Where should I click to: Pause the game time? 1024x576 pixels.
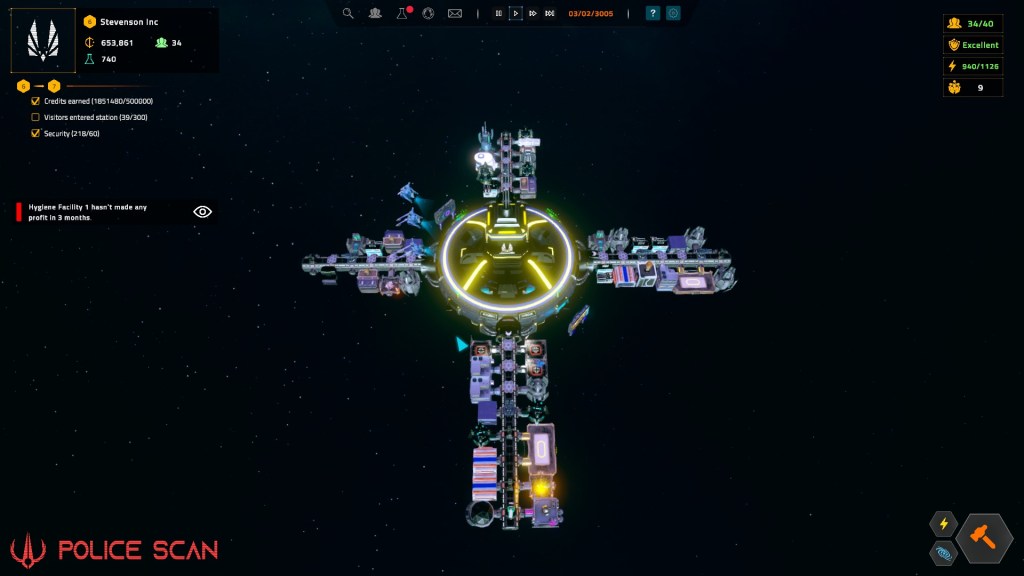point(498,13)
